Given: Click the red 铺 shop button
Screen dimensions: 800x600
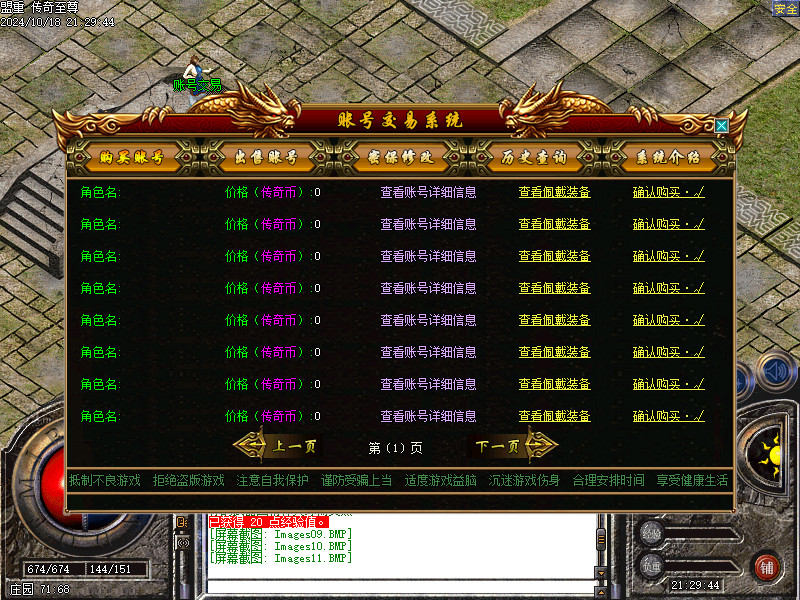Looking at the screenshot, I should point(766,567).
